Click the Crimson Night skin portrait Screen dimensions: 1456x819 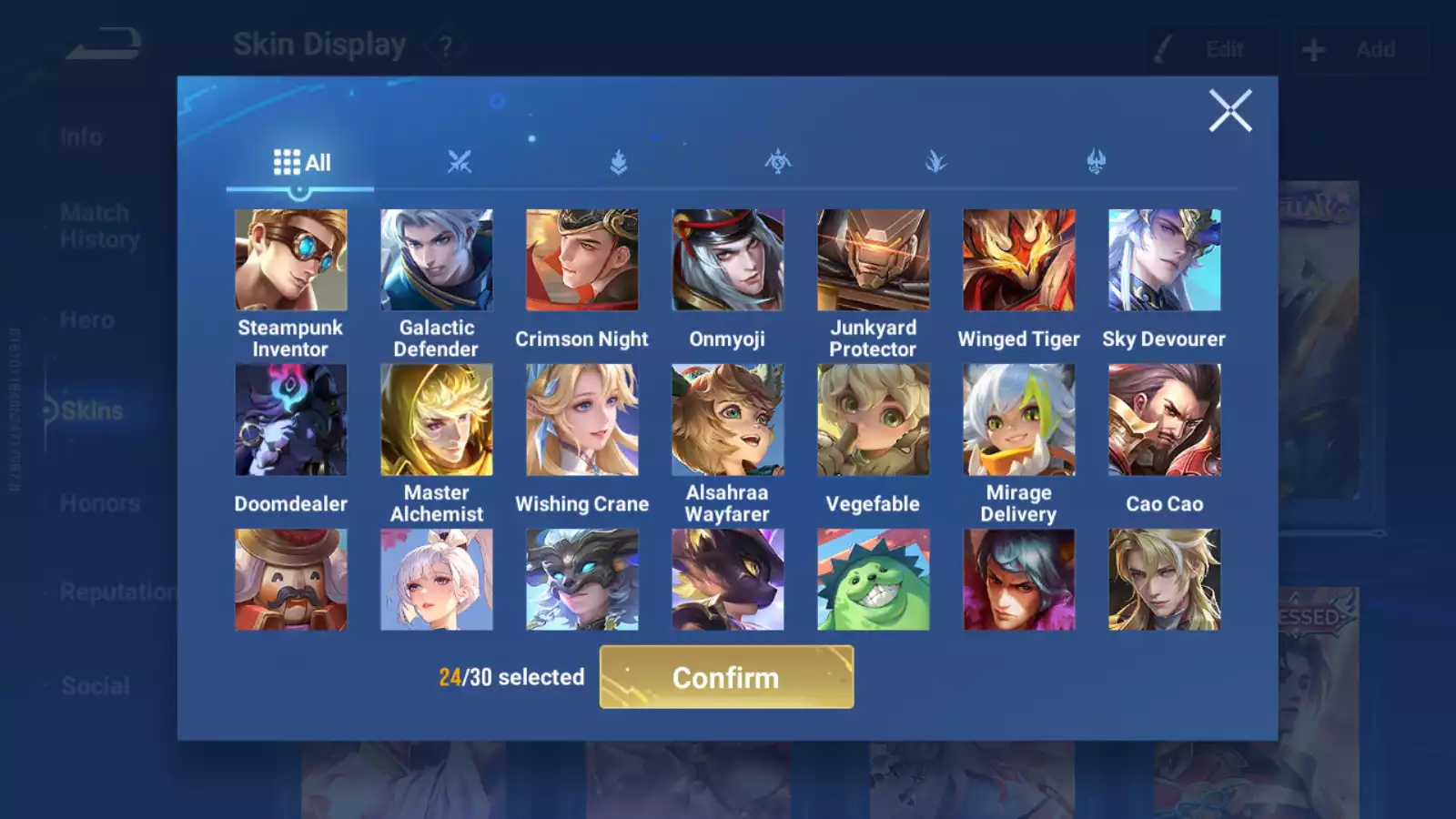(581, 258)
